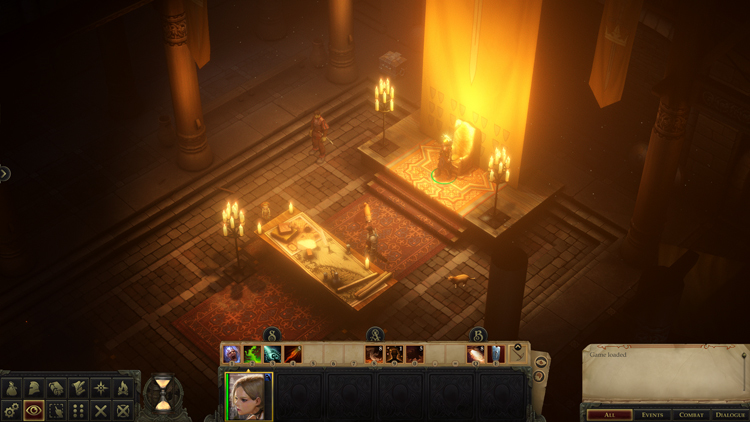
Task: Open the inventory bag menu
Action: click(x=12, y=388)
